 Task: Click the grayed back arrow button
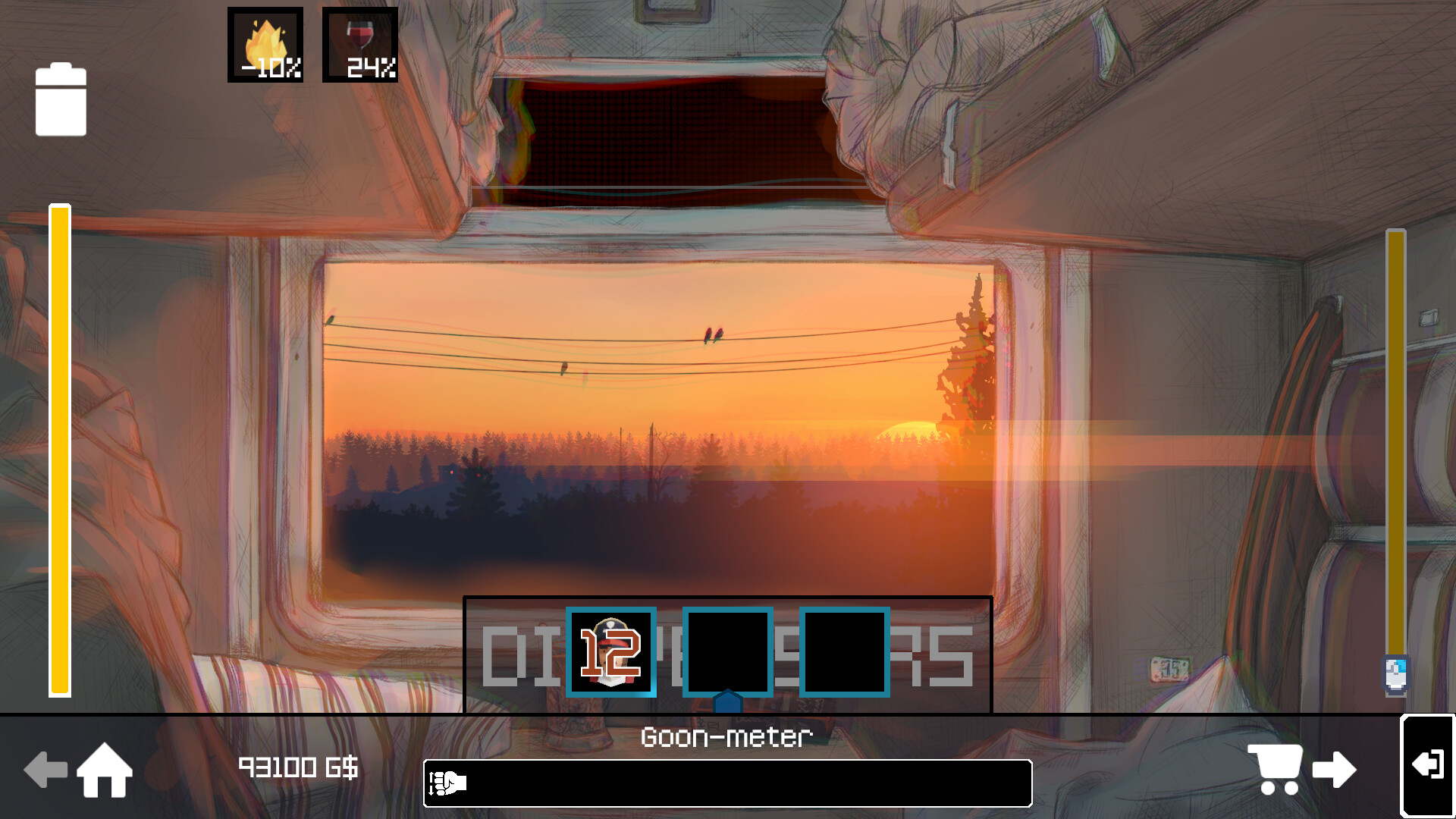[47, 770]
